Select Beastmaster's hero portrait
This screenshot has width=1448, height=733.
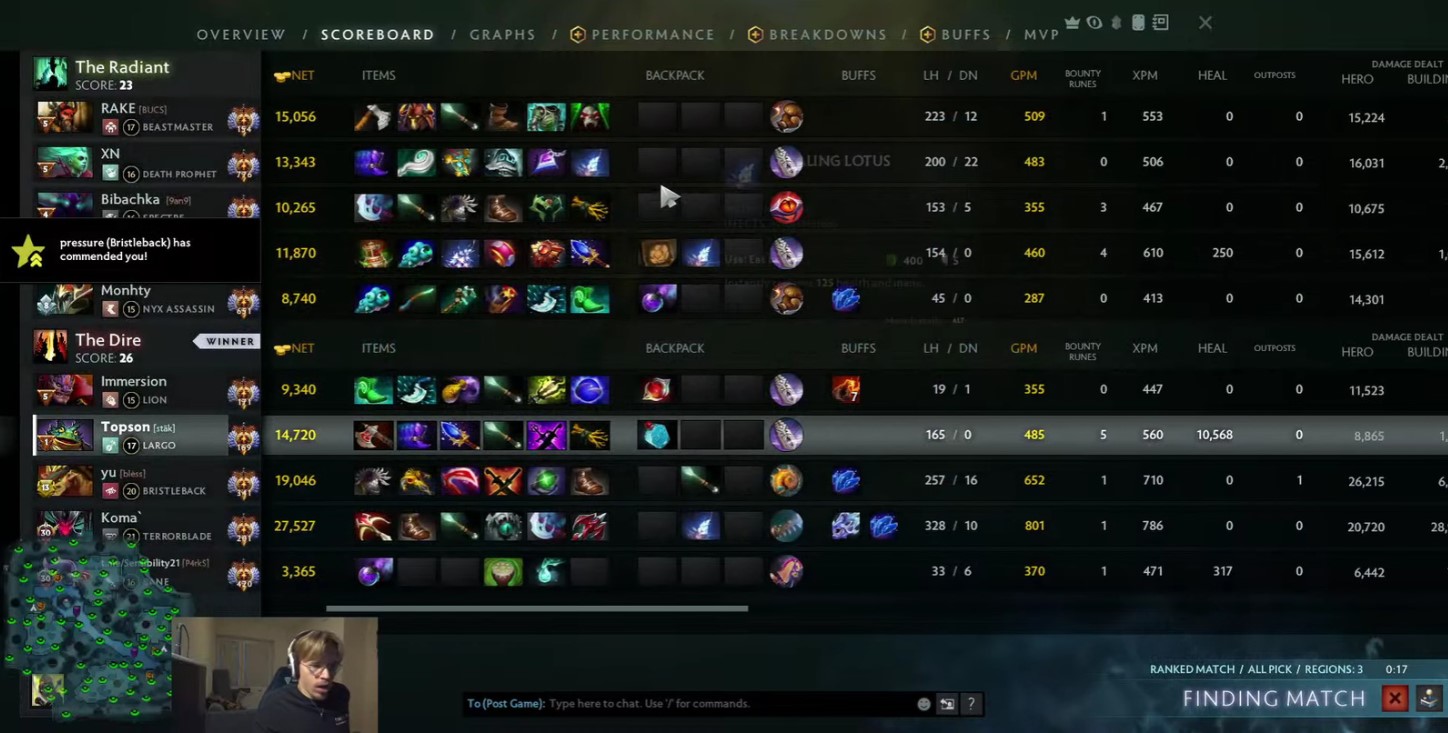pyautogui.click(x=64, y=116)
